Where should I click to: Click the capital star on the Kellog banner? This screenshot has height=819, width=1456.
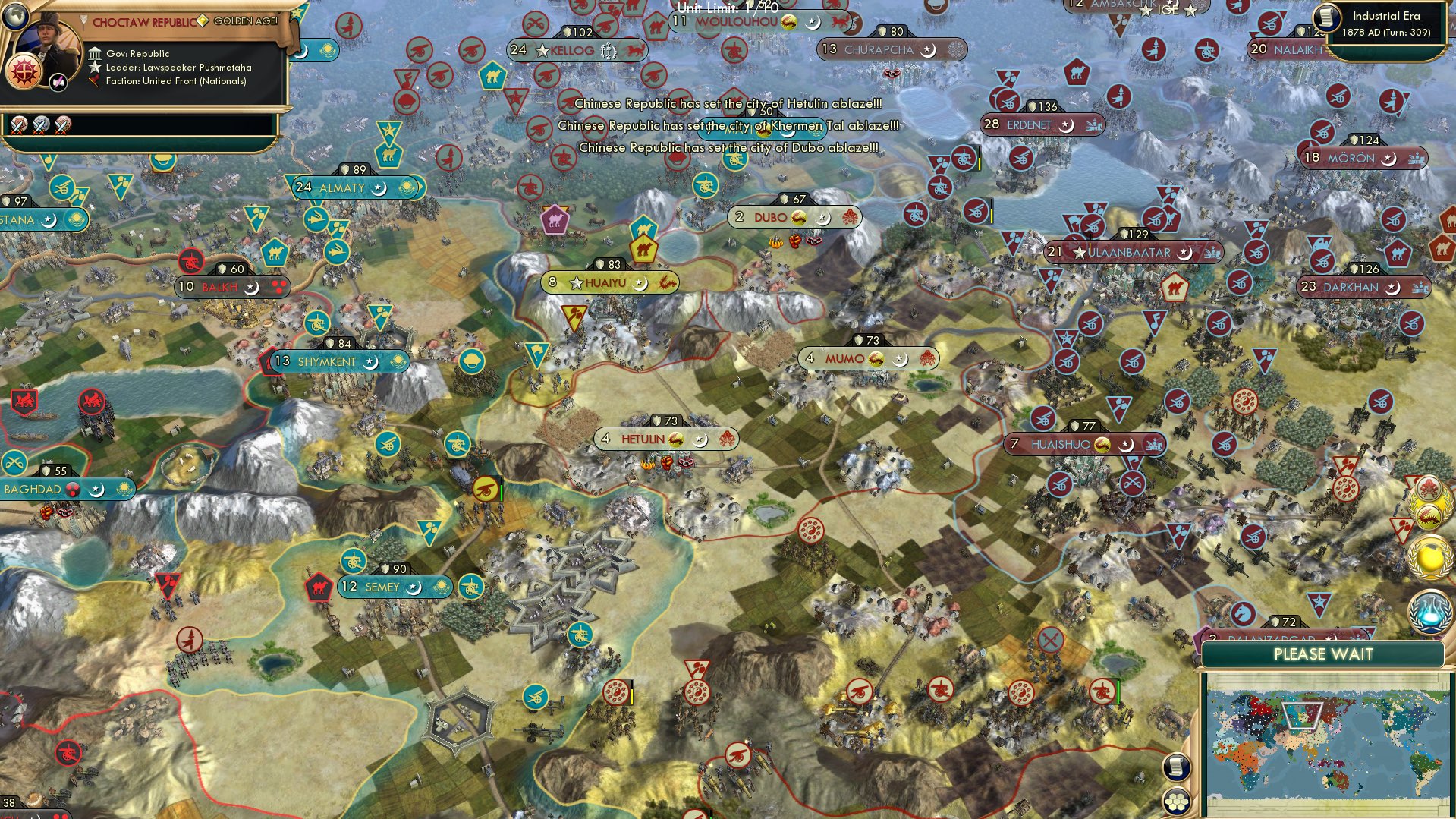point(542,50)
